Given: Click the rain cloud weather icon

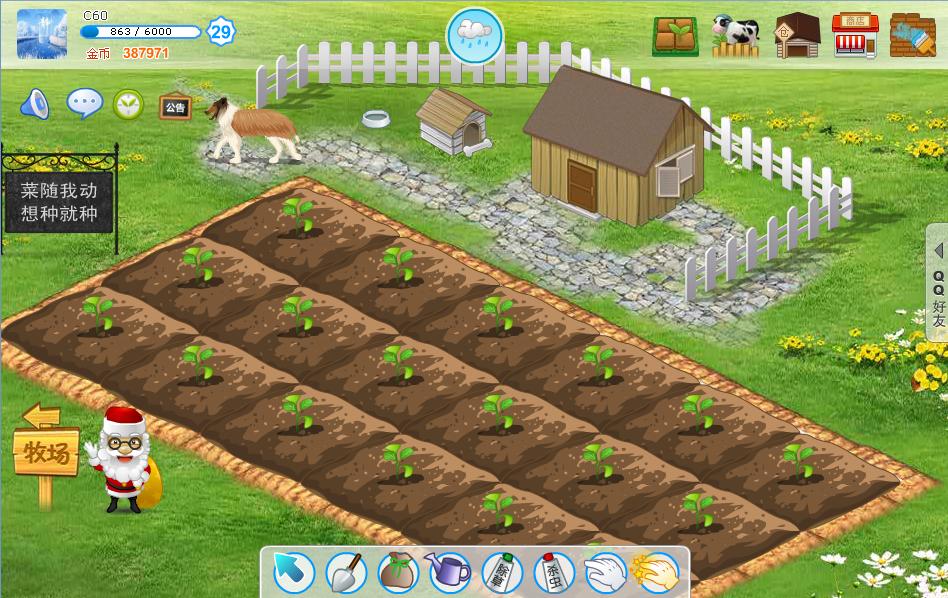Looking at the screenshot, I should coord(474,33).
